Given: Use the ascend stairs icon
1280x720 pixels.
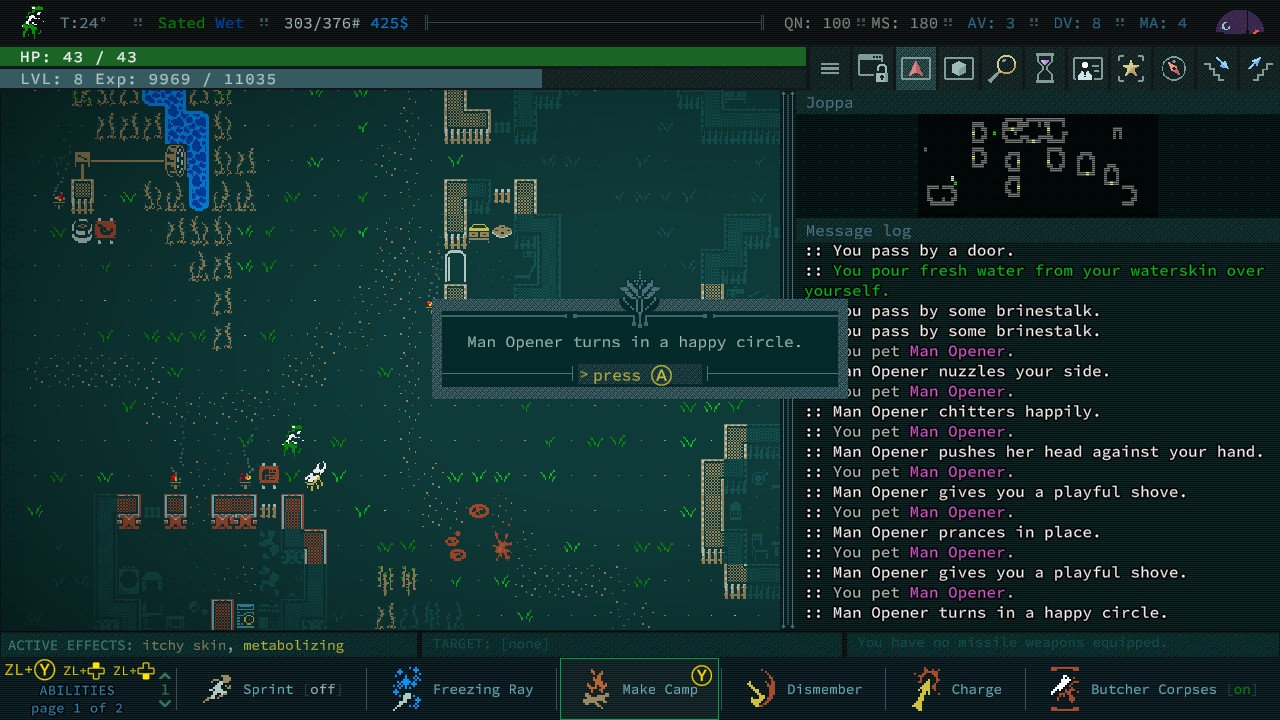Looking at the screenshot, I should coord(1259,69).
